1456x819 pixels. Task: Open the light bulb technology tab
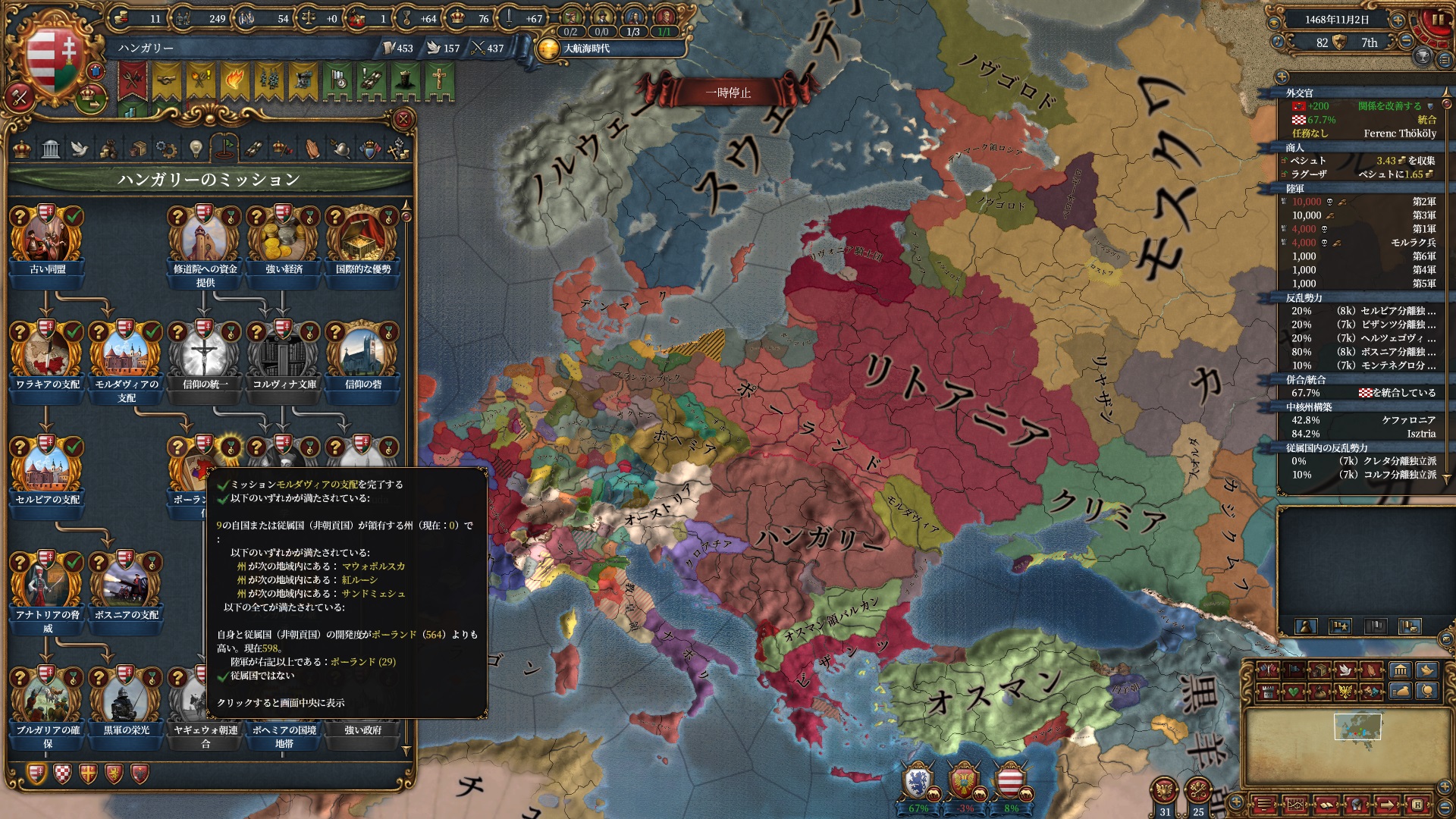click(196, 149)
